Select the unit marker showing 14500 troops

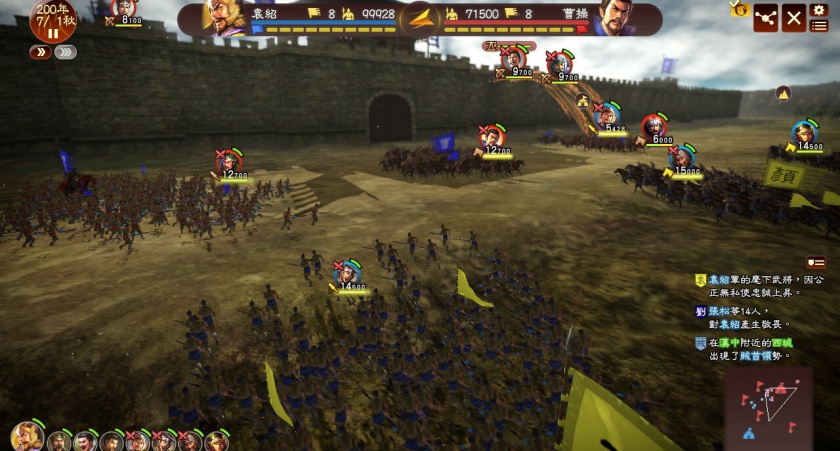(x=805, y=133)
